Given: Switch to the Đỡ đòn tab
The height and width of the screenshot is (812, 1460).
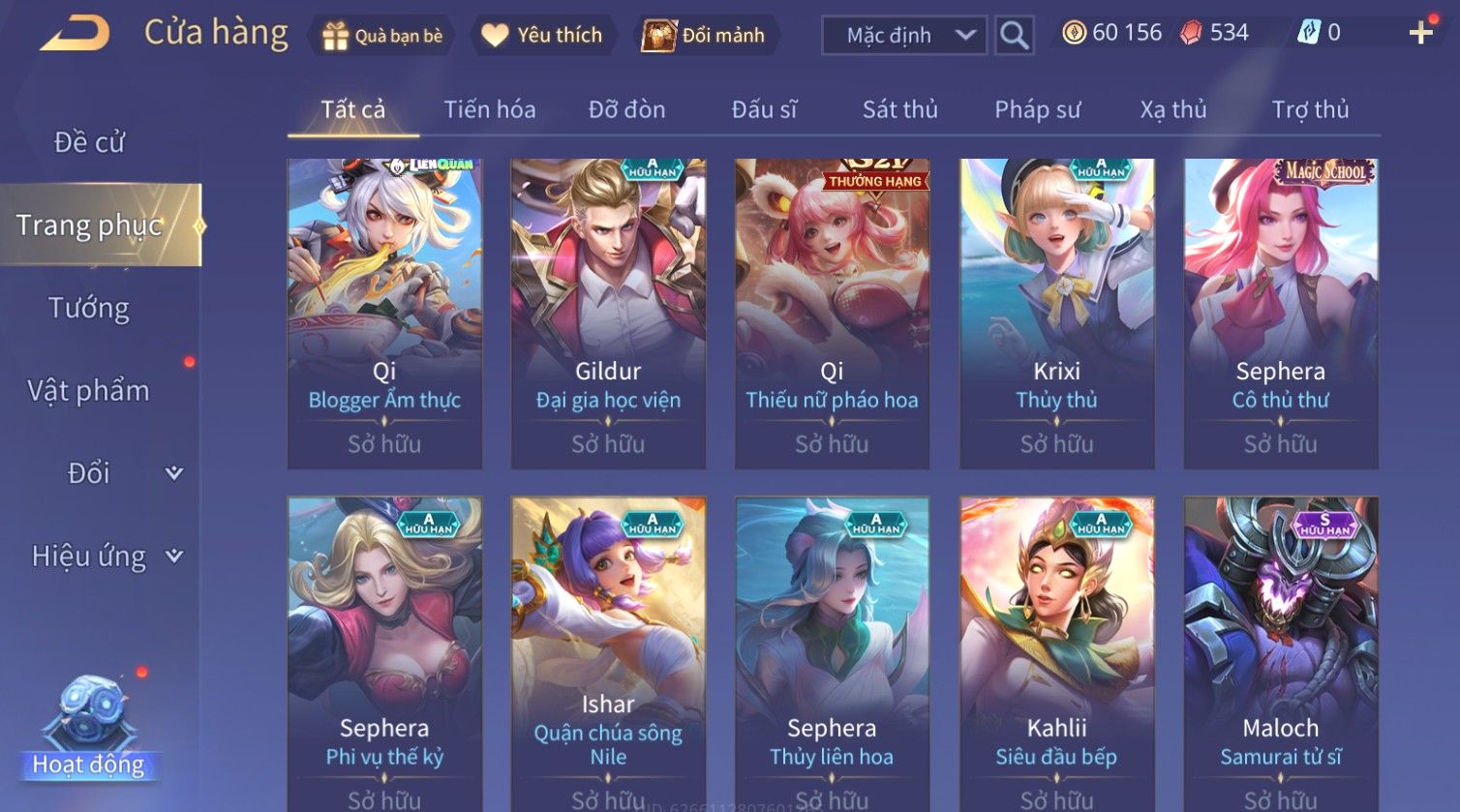Looking at the screenshot, I should coord(626,109).
